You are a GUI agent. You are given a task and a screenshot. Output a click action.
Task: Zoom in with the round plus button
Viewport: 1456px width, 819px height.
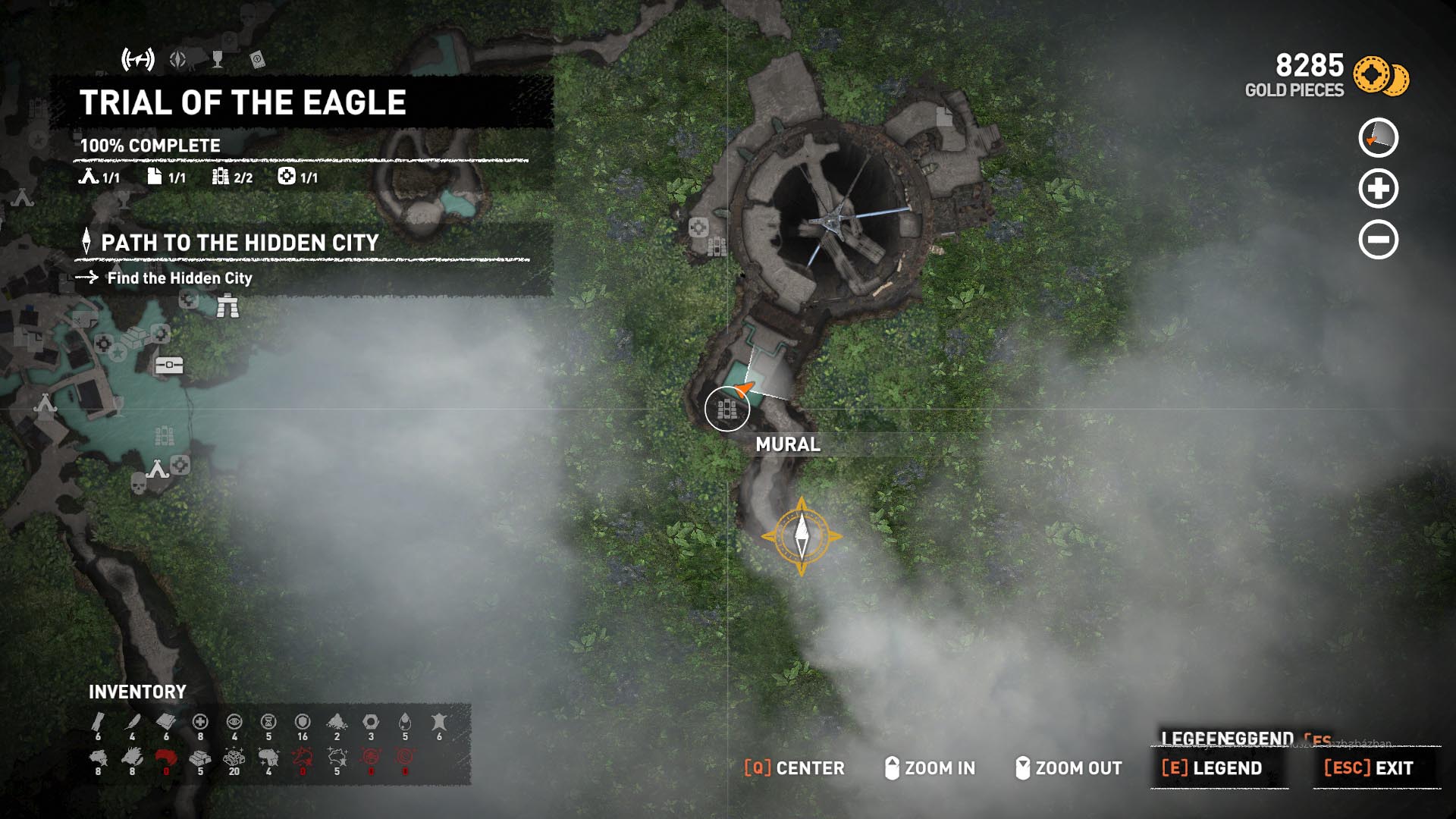pos(1378,189)
